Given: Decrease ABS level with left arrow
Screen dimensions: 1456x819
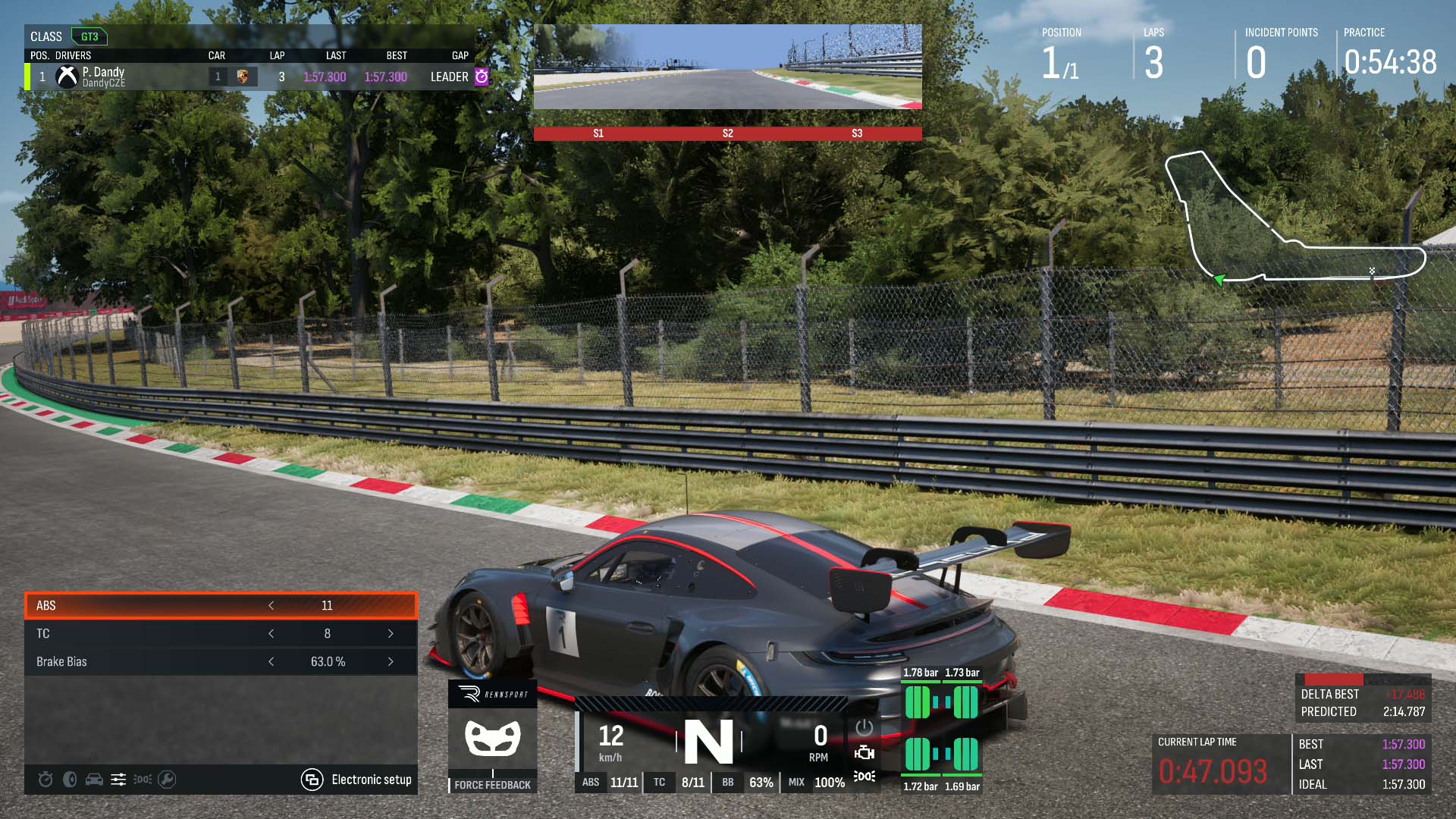Looking at the screenshot, I should [x=271, y=605].
